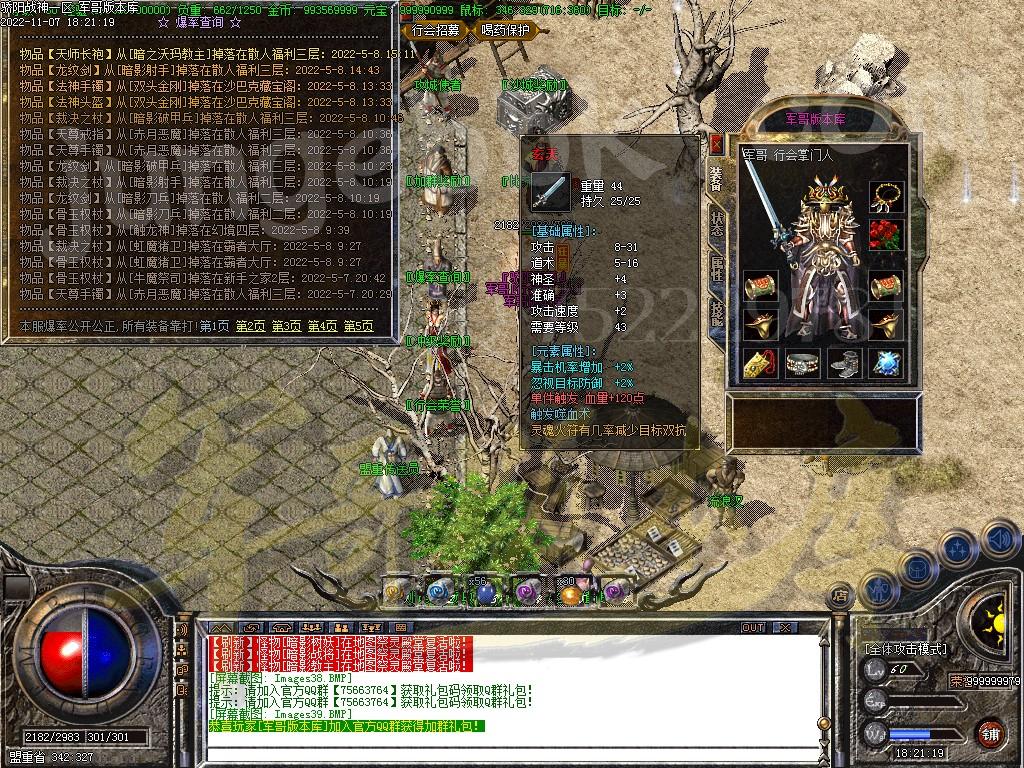Go to 第2页 of drop records

(249, 326)
